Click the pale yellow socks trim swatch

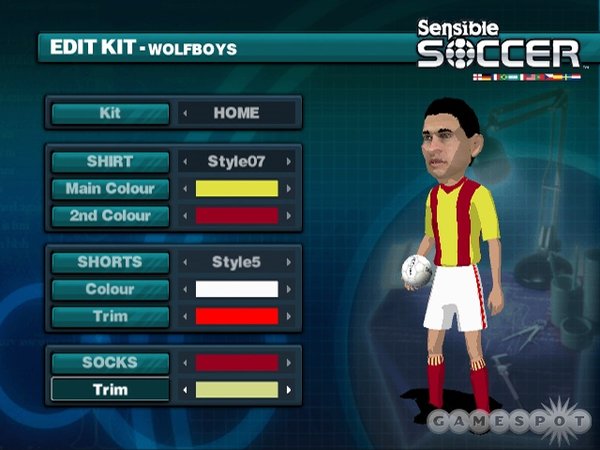pyautogui.click(x=236, y=389)
